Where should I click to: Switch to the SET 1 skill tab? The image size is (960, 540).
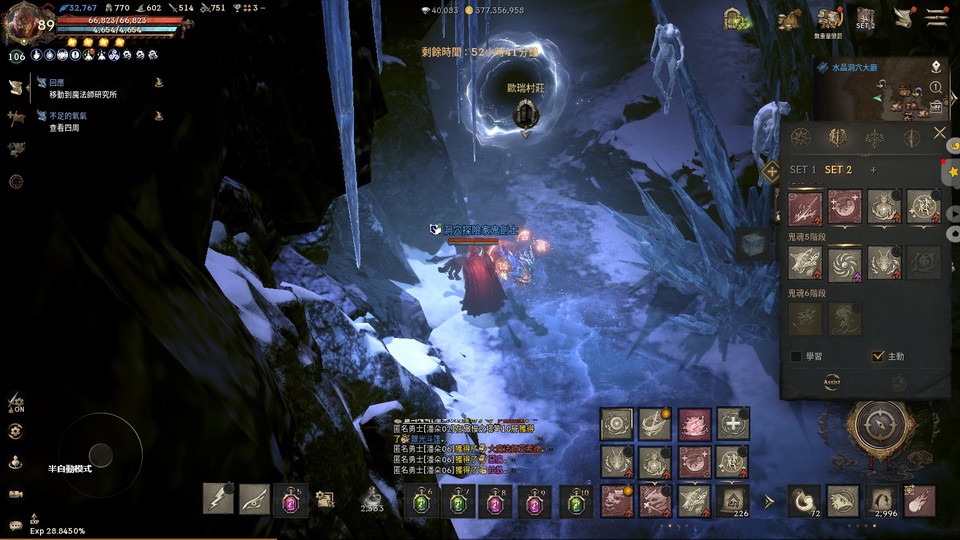click(802, 170)
